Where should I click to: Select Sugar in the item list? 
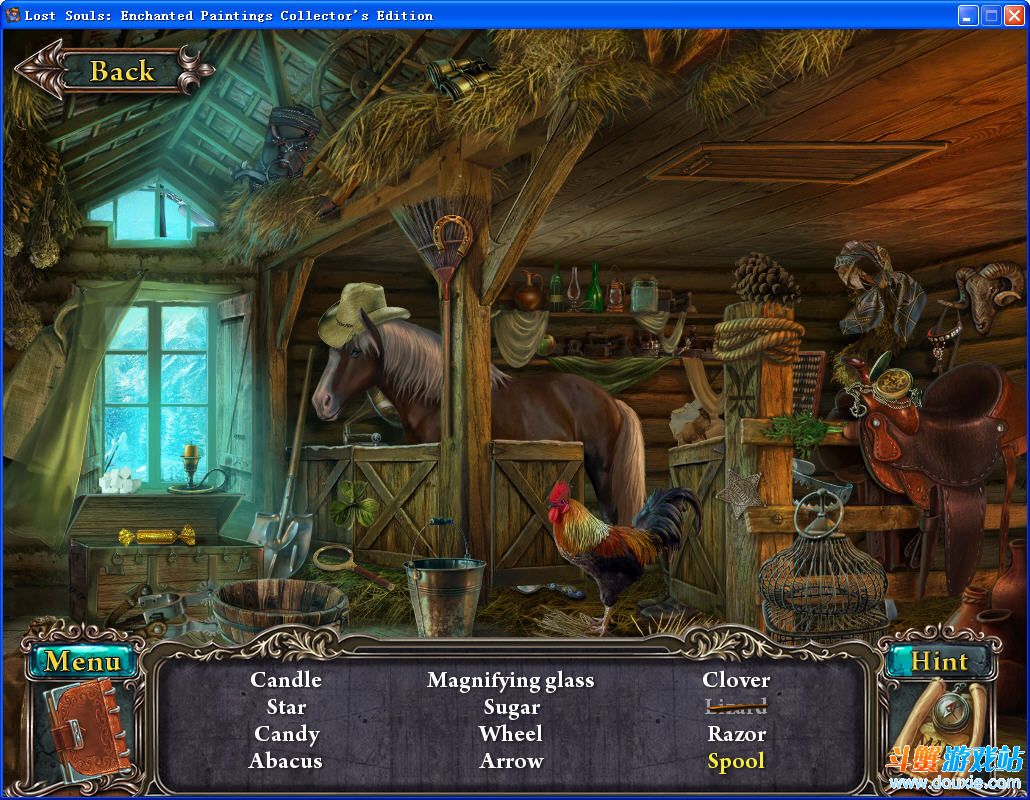tap(511, 707)
